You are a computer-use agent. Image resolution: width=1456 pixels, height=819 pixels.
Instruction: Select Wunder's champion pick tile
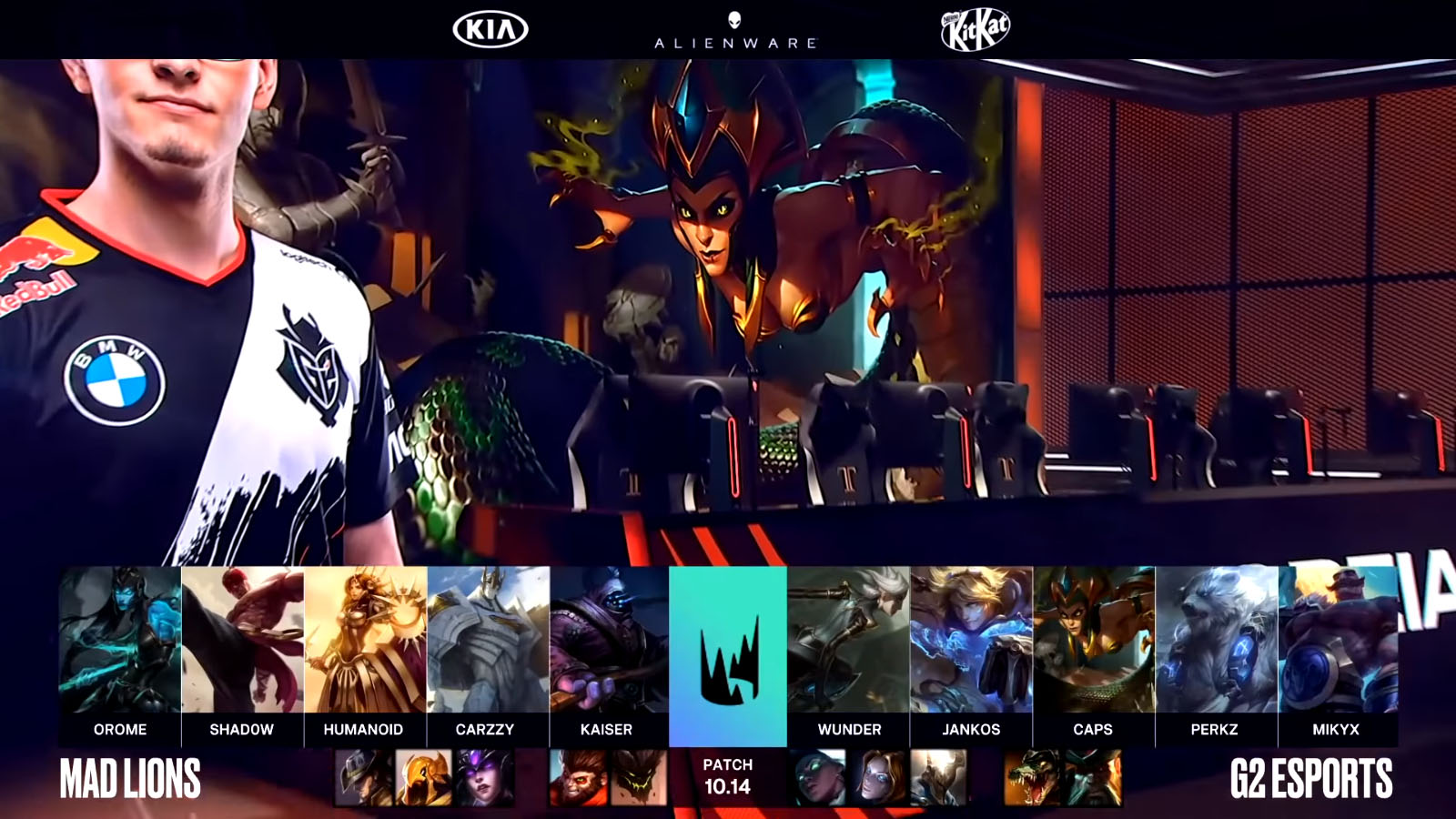(848, 641)
